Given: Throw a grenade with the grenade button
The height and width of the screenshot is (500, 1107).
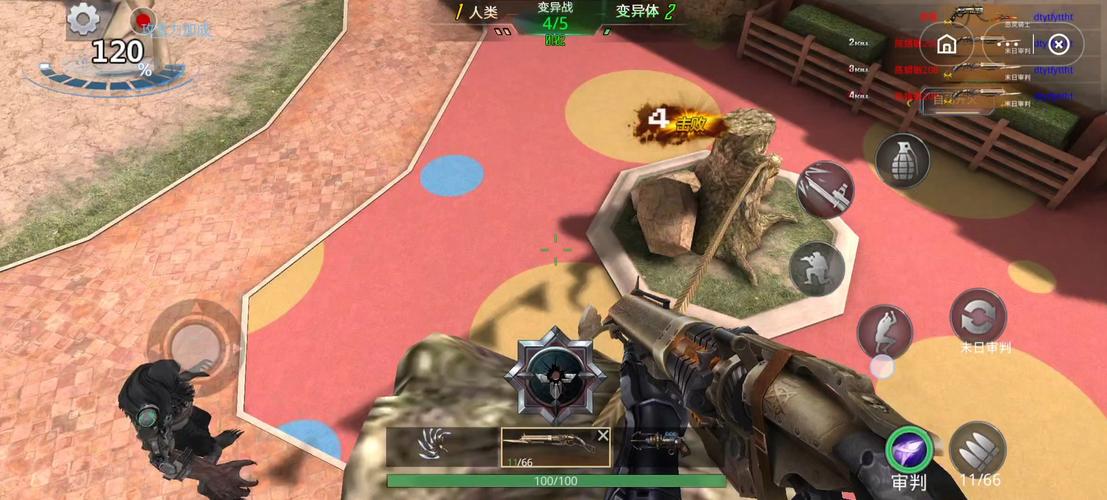Looking at the screenshot, I should pyautogui.click(x=902, y=159).
